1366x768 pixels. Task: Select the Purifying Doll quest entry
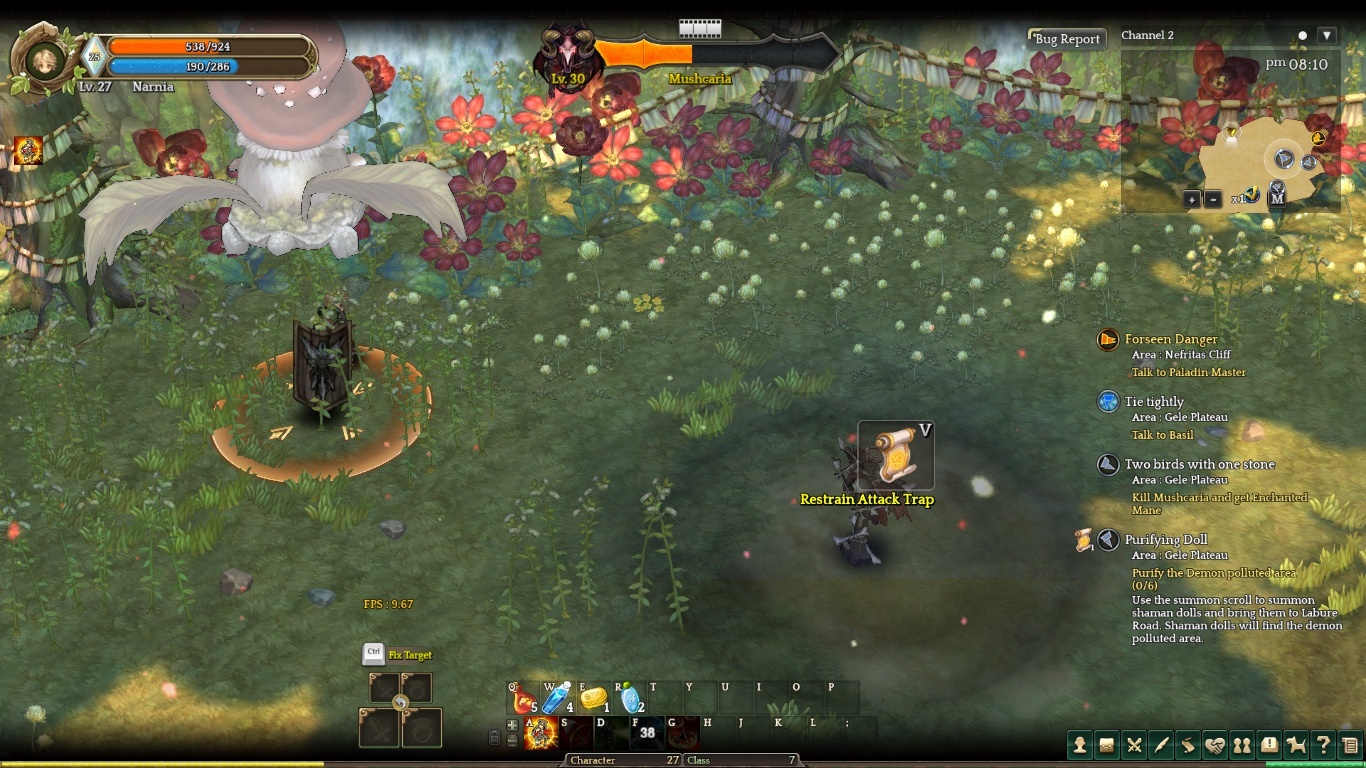[x=1166, y=540]
